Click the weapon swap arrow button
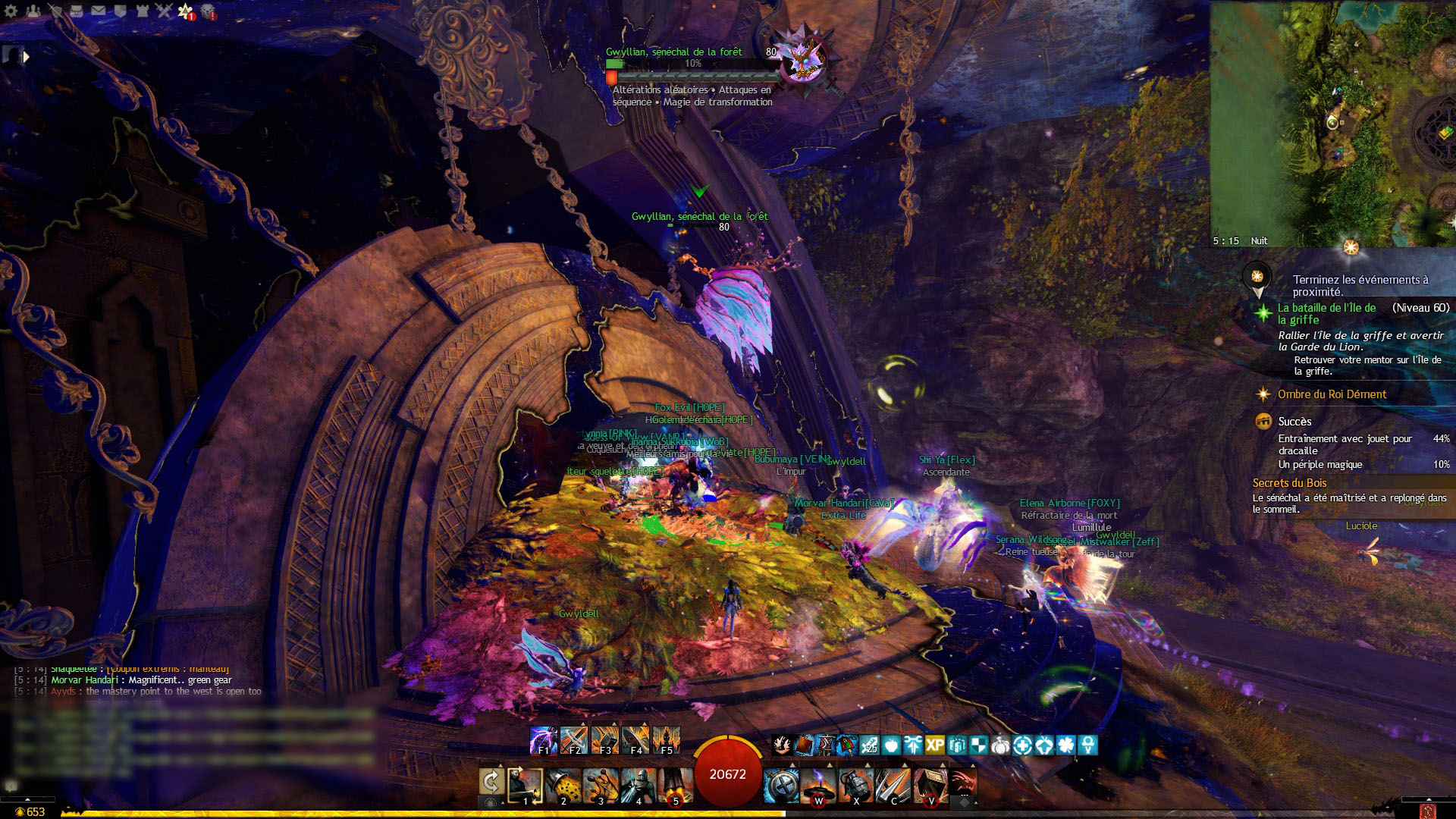 coord(491,782)
